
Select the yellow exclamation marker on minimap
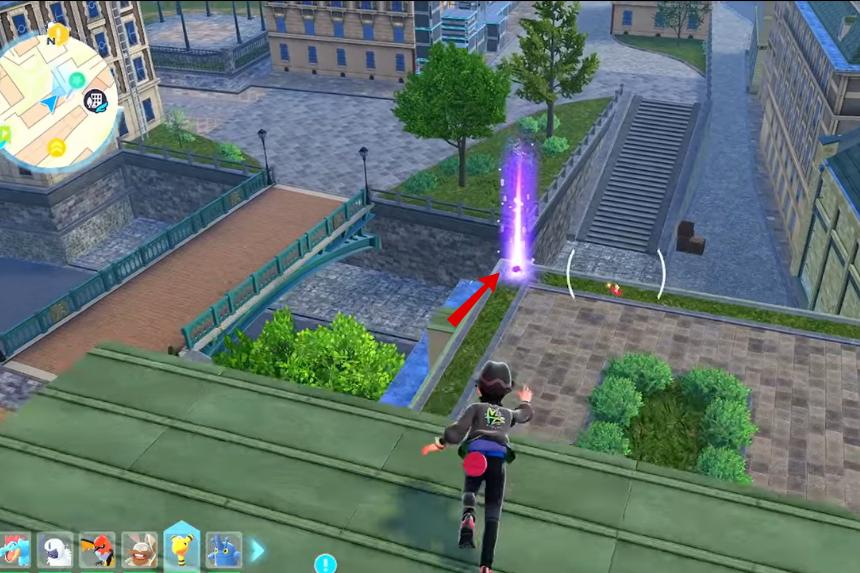58,35
